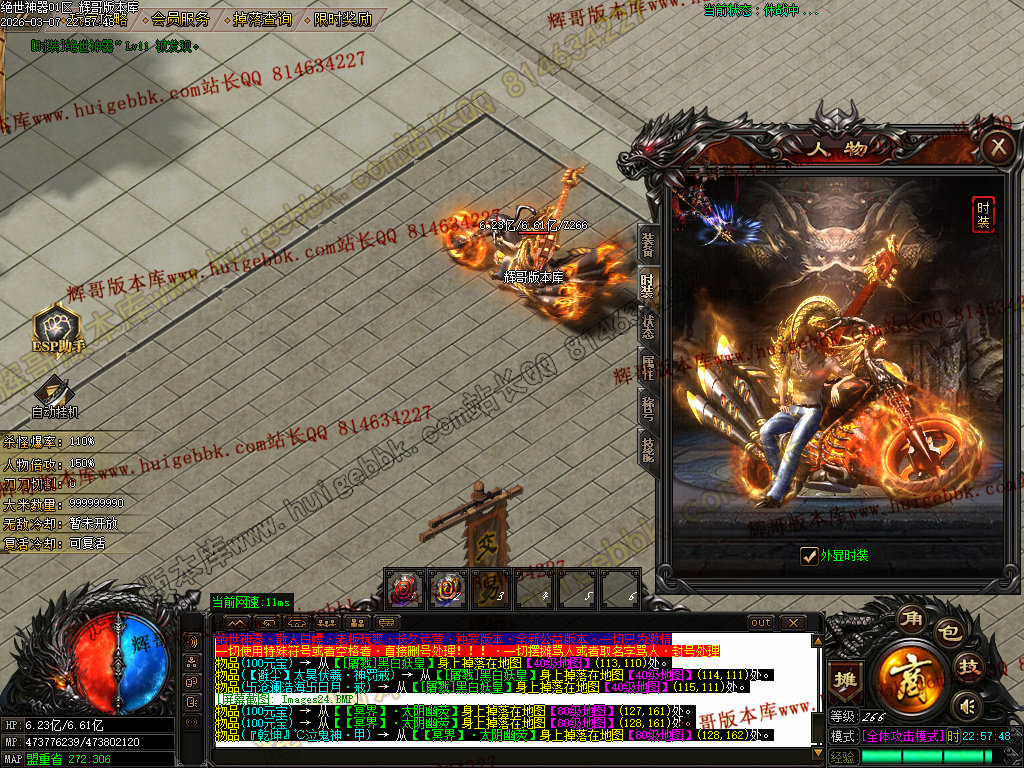Open the 状态 status tab
This screenshot has height=768, width=1024.
point(648,326)
